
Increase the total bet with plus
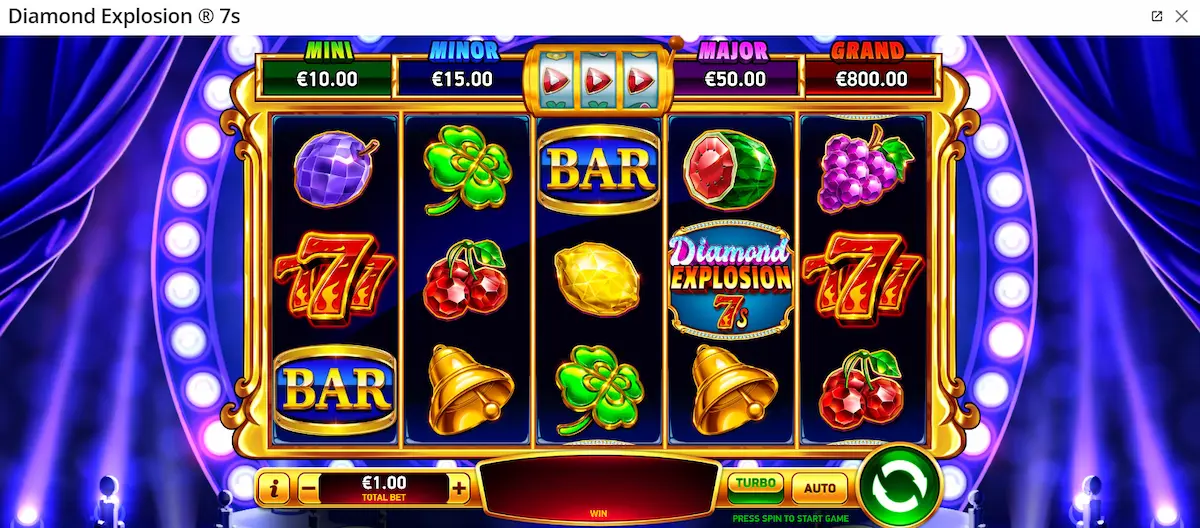coord(459,489)
